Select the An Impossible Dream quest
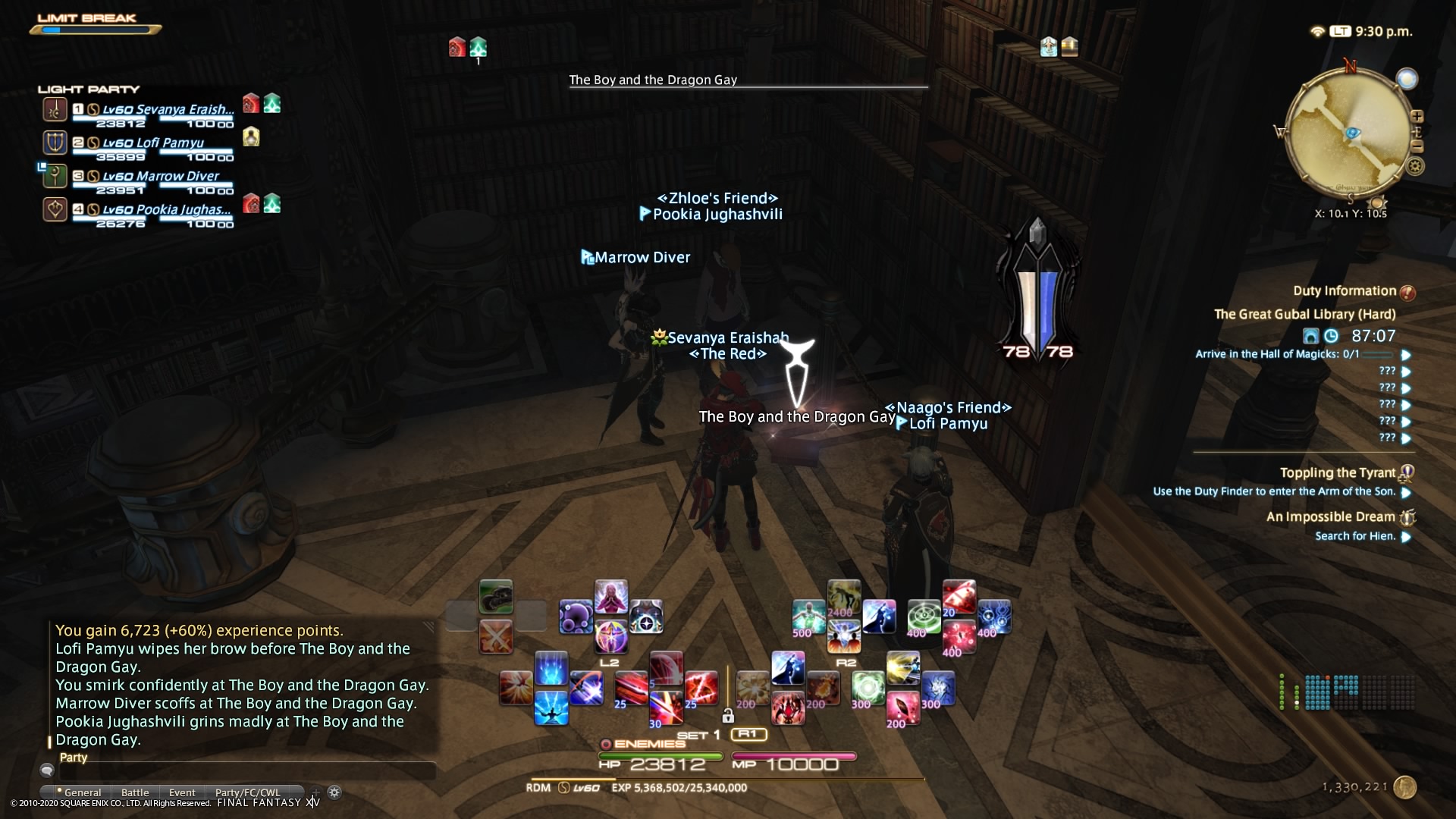 coord(1330,517)
